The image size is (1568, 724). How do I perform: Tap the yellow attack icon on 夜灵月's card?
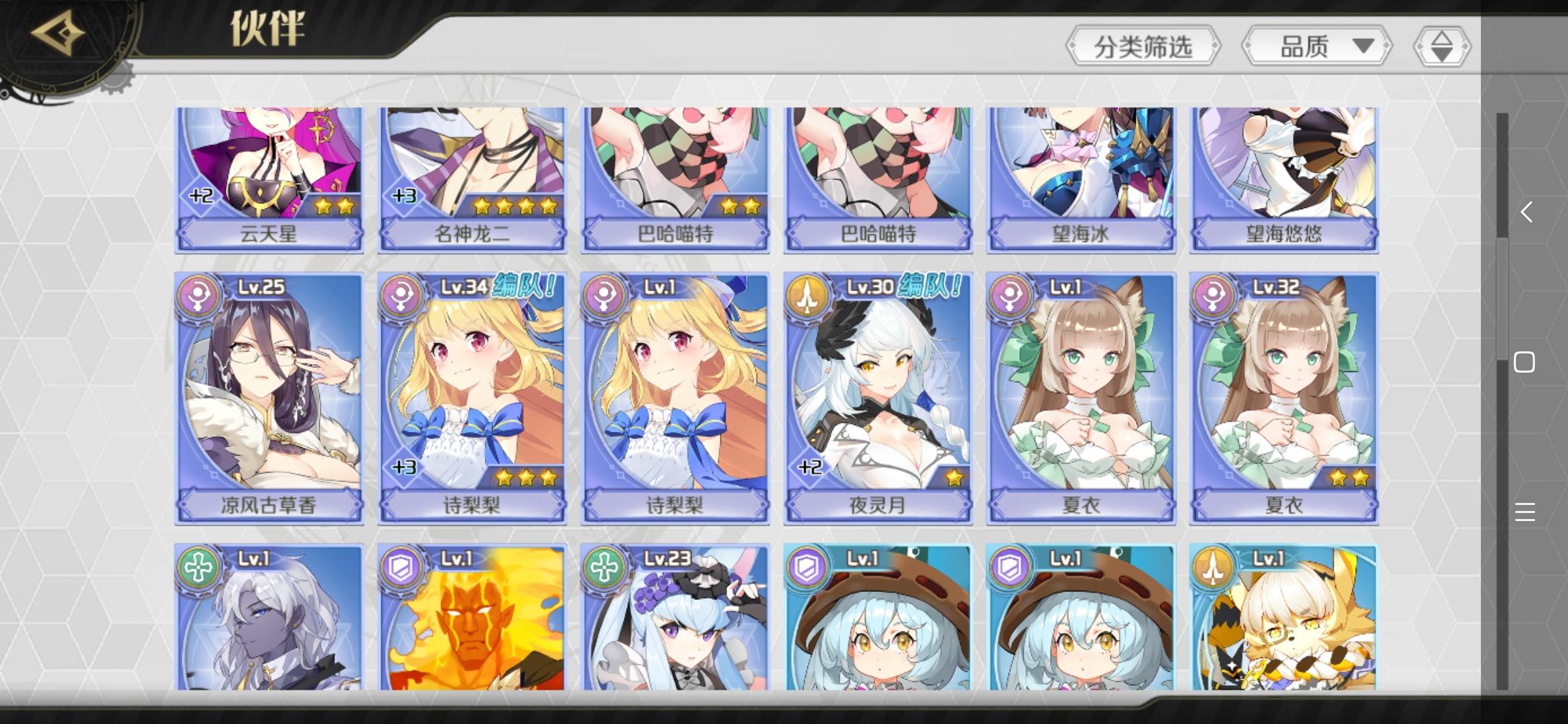pos(808,297)
